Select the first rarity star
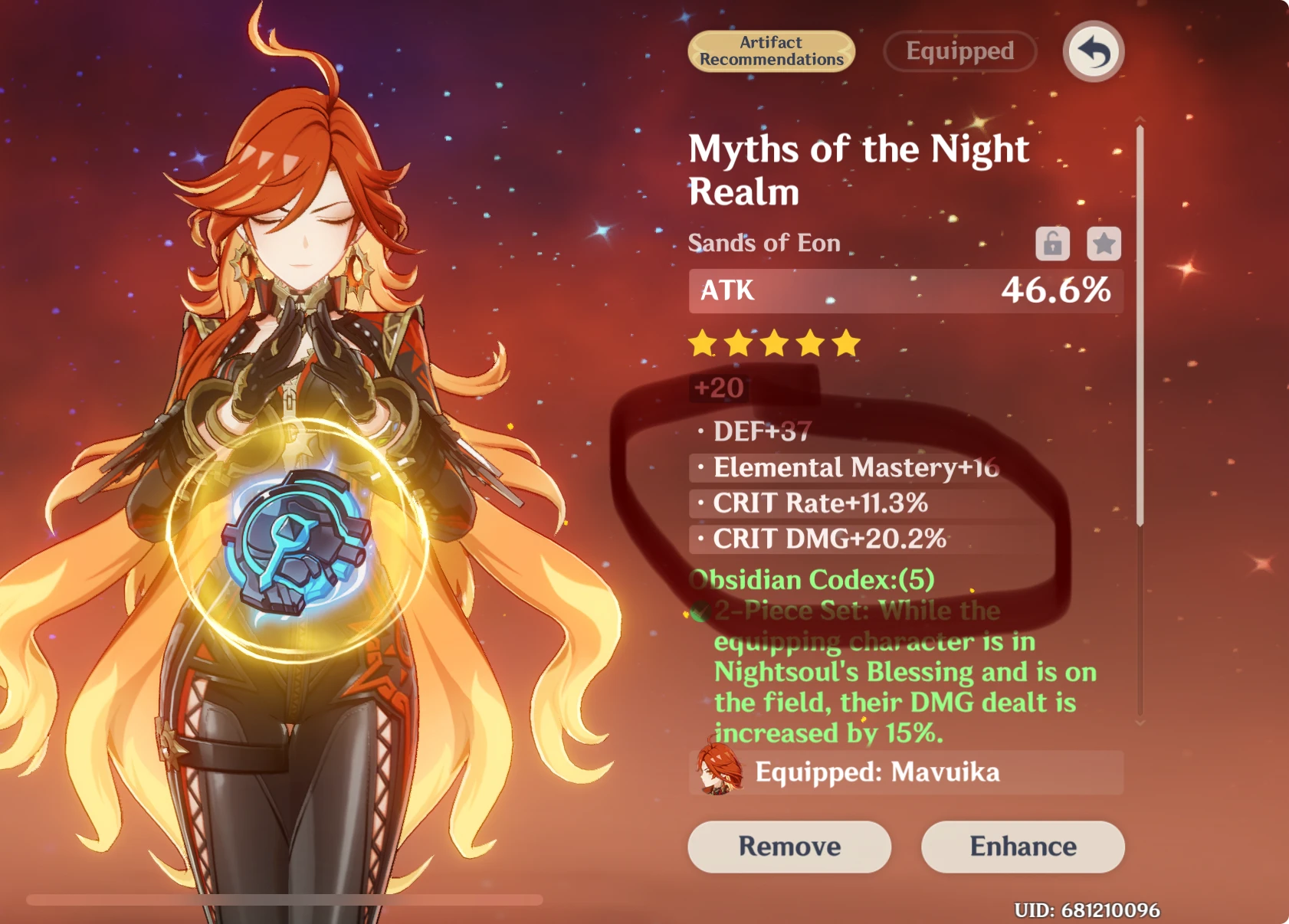This screenshot has width=1289, height=924. [702, 344]
